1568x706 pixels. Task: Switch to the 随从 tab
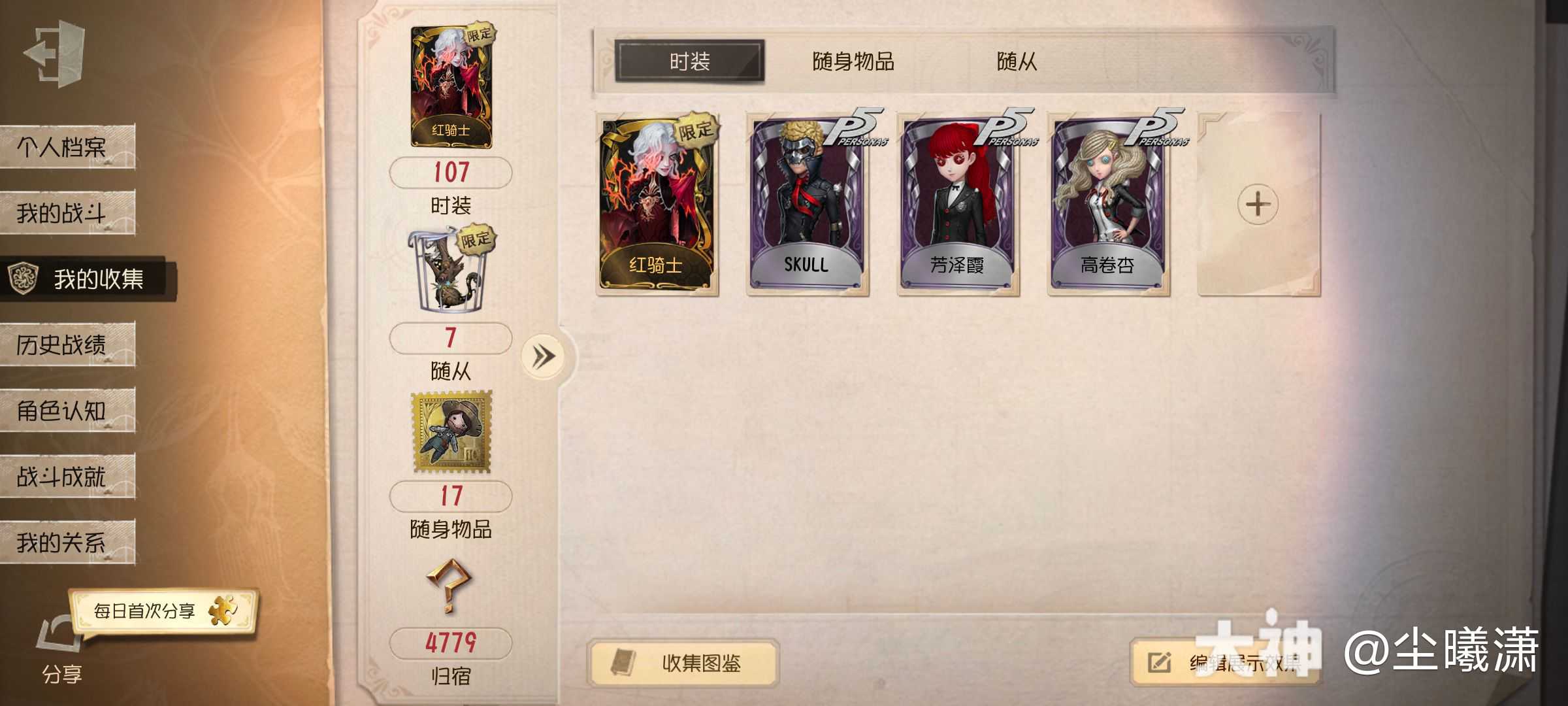tap(1019, 62)
